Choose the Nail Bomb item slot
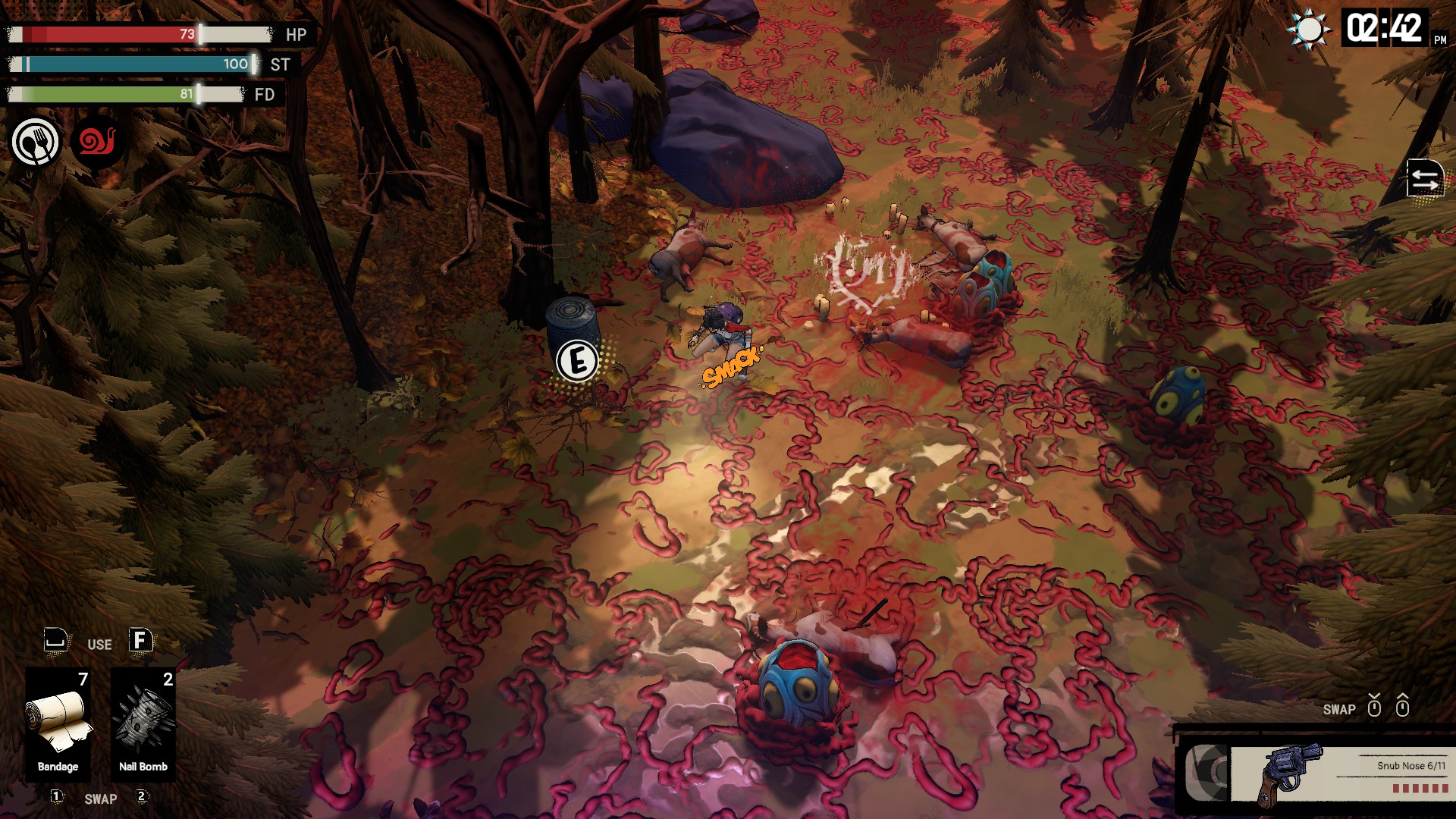This screenshot has width=1456, height=819. (x=143, y=722)
